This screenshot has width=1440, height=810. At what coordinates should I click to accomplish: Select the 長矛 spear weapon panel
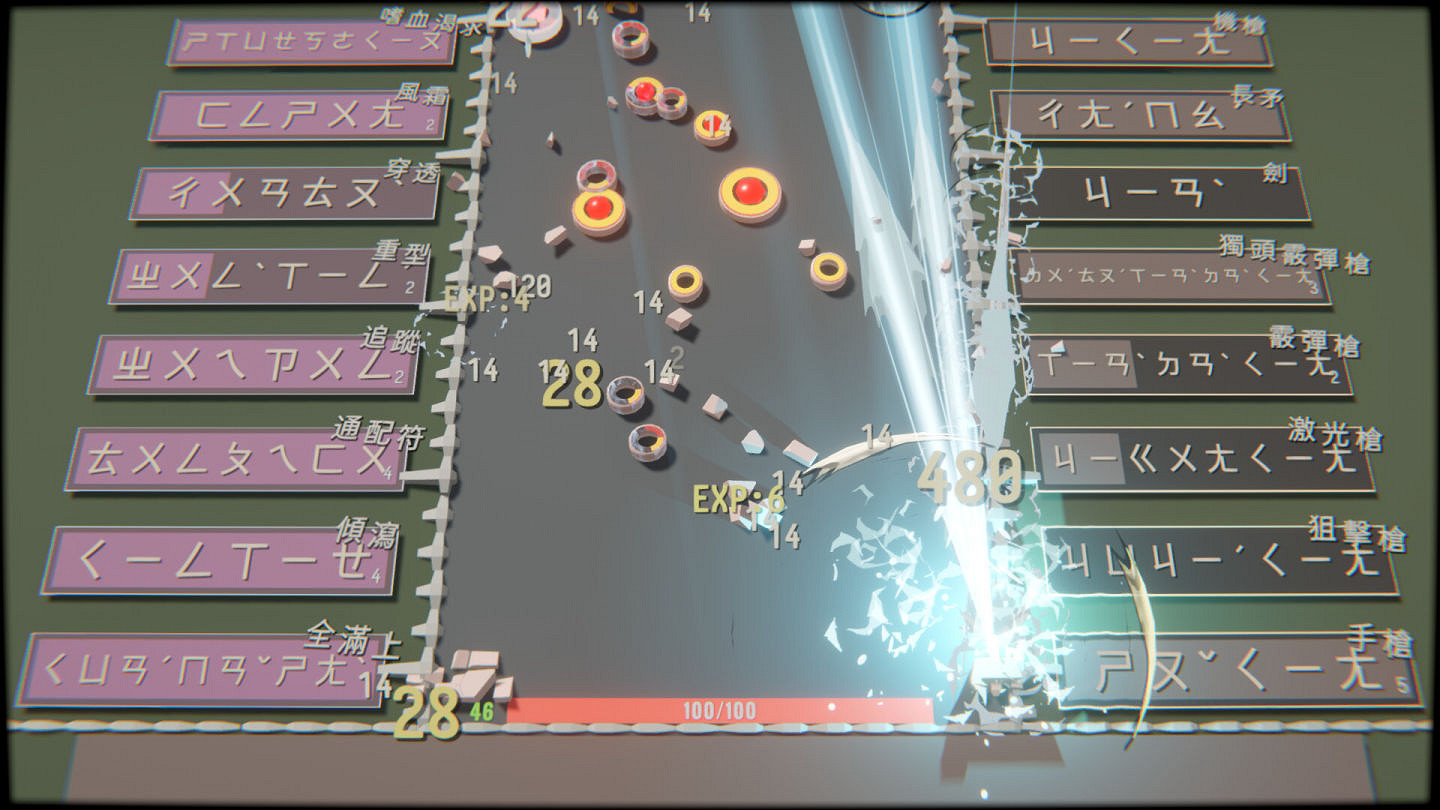point(1140,113)
